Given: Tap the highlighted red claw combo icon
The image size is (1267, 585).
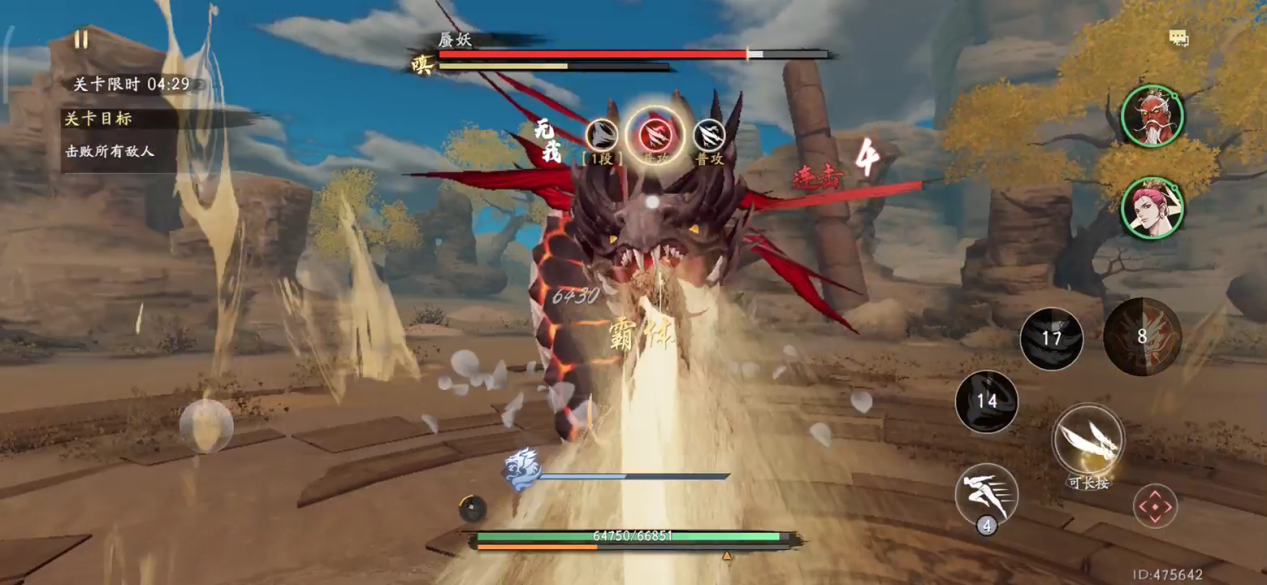Looking at the screenshot, I should tap(655, 133).
